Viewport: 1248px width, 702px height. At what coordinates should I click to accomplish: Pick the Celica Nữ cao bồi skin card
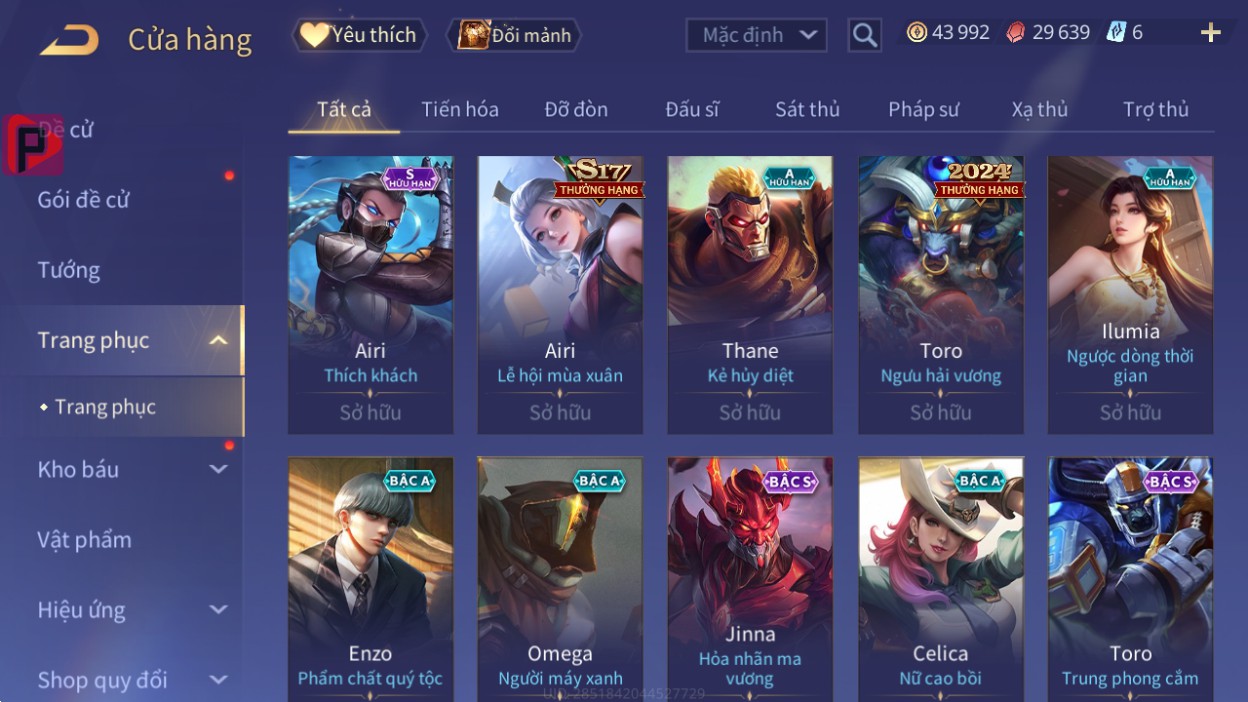[940, 575]
